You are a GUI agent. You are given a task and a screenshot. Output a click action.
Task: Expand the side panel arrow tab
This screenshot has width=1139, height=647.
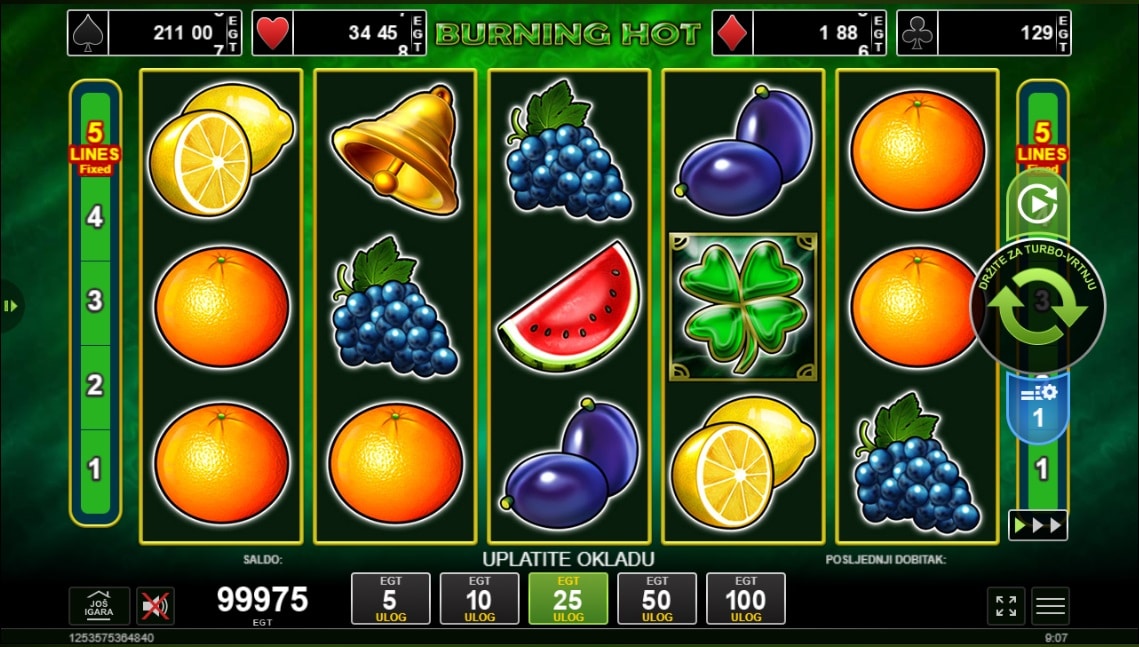coord(11,305)
